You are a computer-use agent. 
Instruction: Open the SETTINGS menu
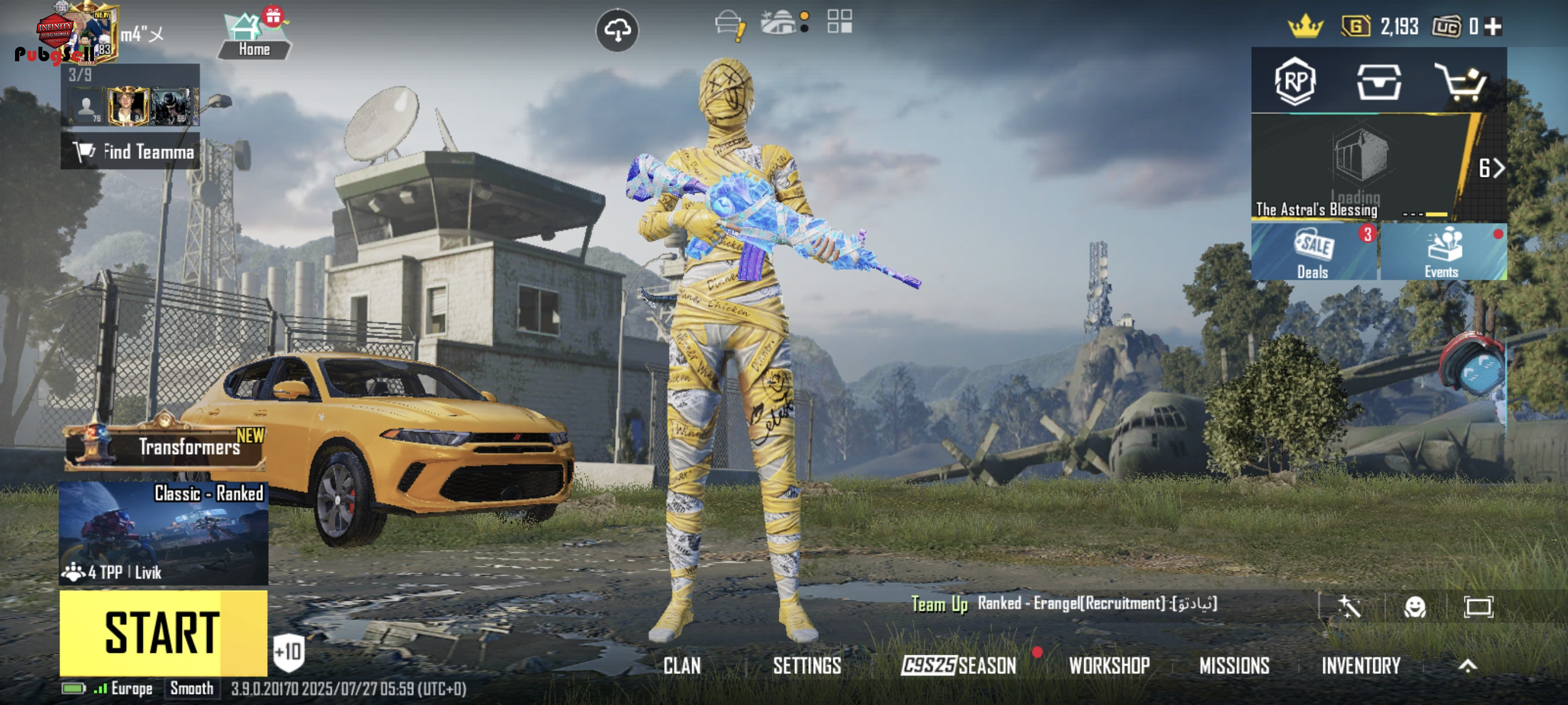[807, 666]
